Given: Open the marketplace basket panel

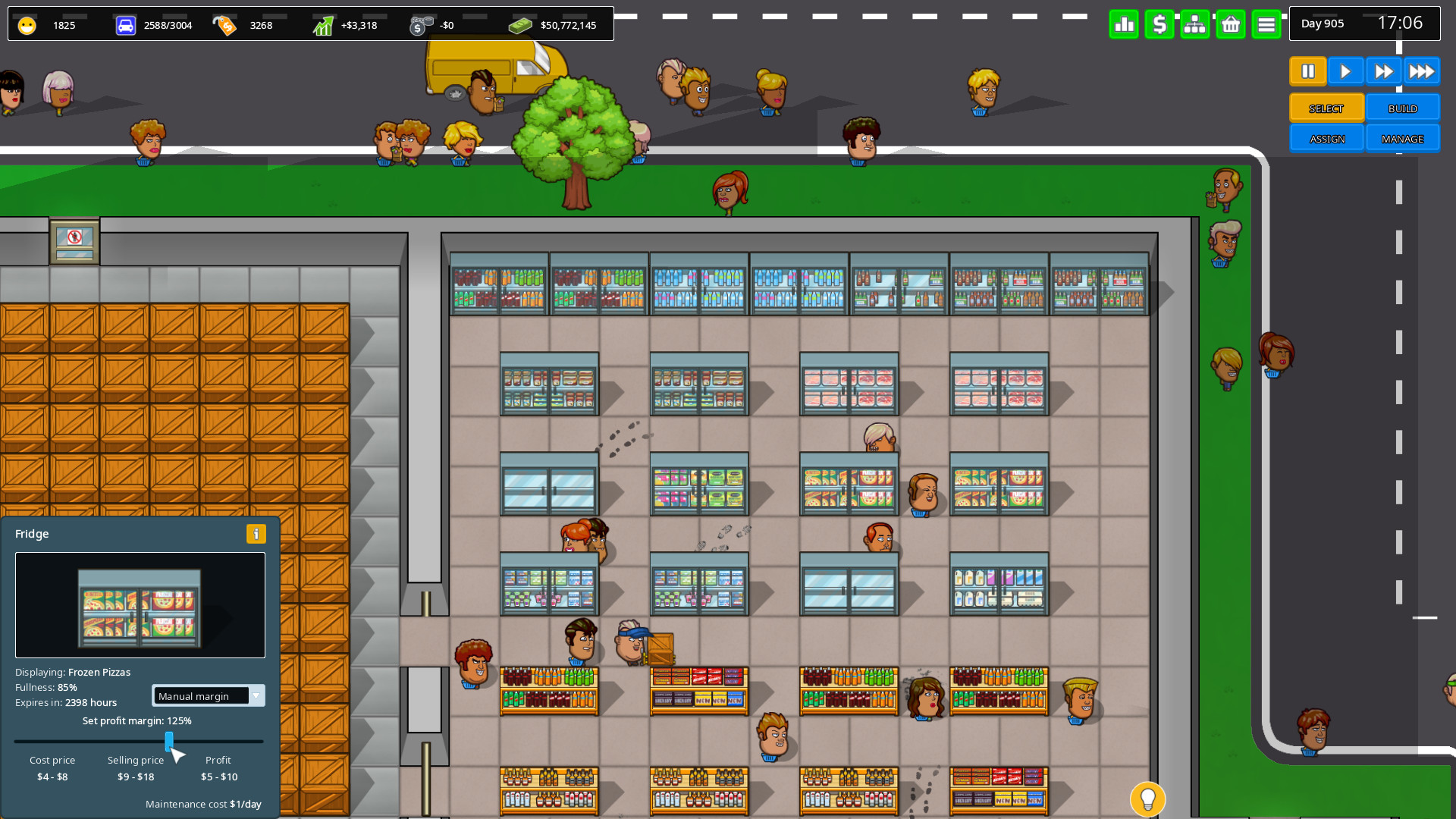Looking at the screenshot, I should point(1231,24).
